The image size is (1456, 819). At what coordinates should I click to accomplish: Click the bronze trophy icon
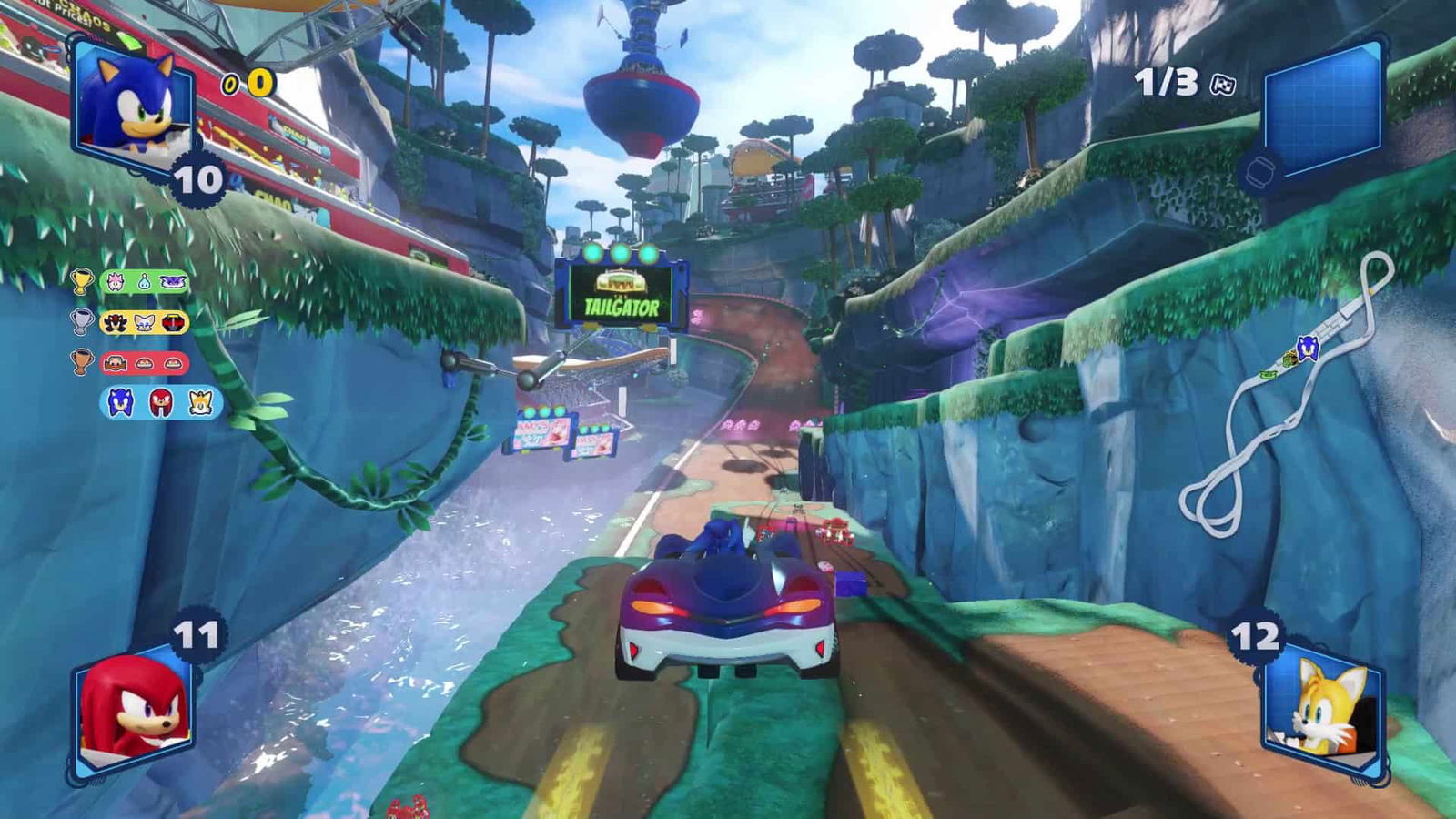[80, 361]
